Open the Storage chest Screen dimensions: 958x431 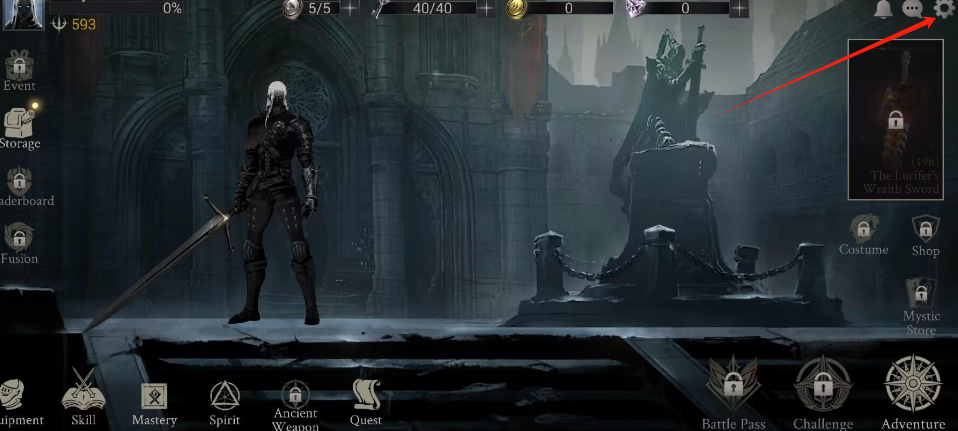[x=19, y=127]
